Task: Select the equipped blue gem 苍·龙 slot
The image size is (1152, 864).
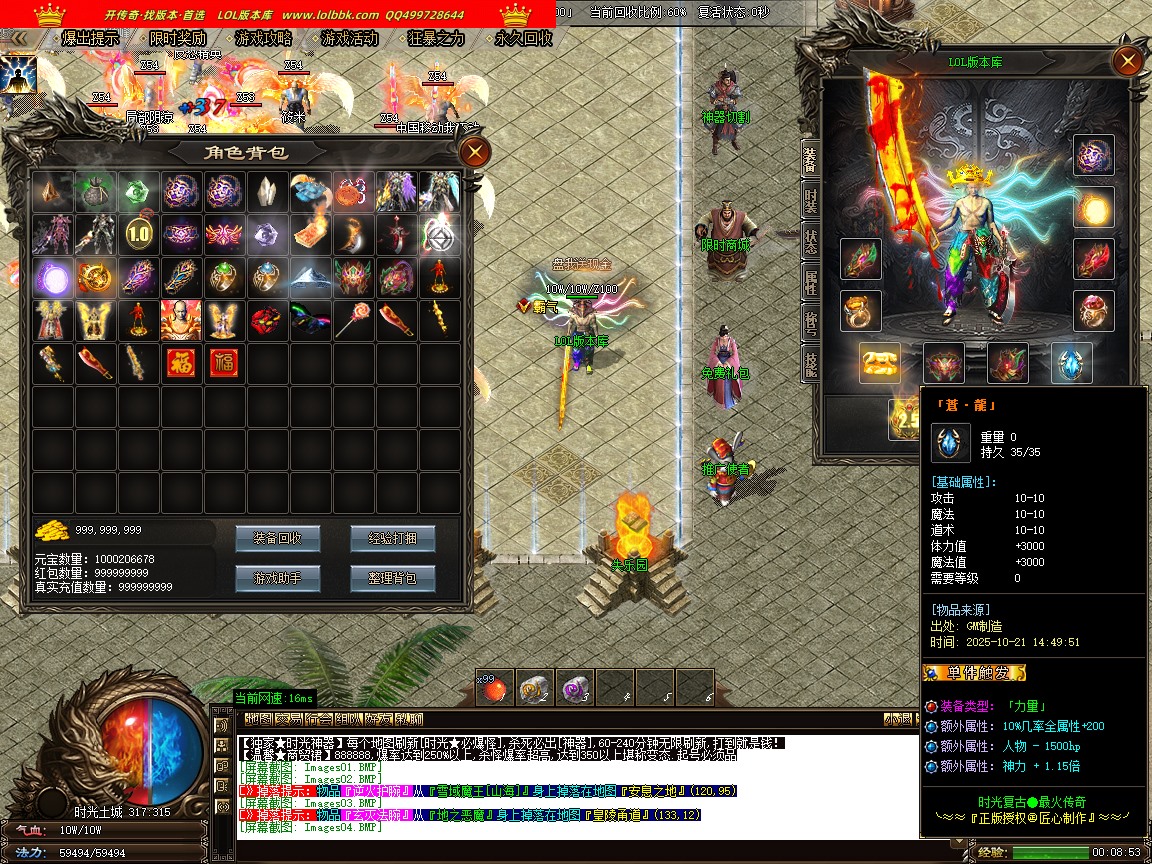Action: point(1071,363)
